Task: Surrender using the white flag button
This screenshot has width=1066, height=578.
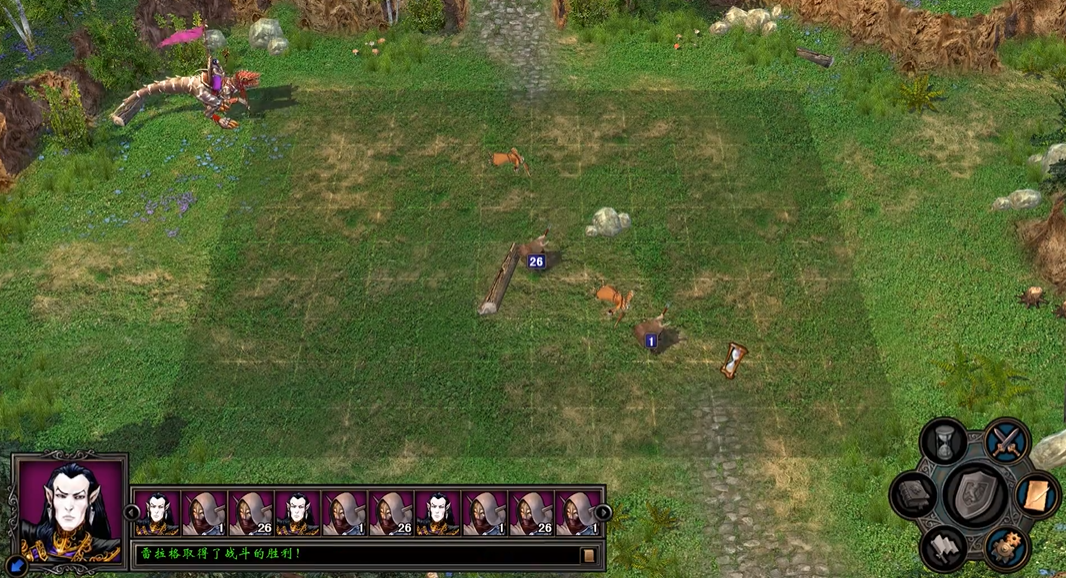Action: 943,546
